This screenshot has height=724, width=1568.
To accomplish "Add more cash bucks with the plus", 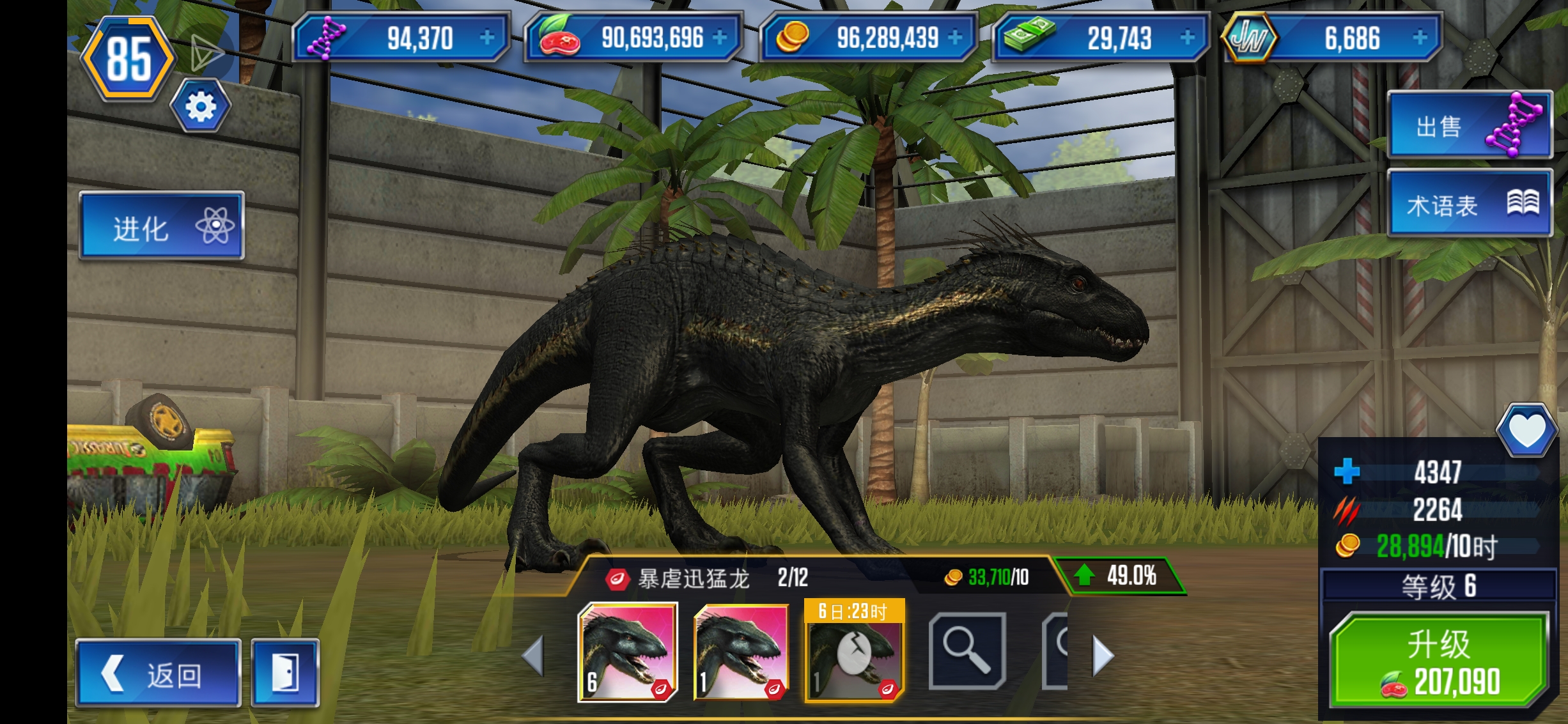I will (x=1187, y=38).
